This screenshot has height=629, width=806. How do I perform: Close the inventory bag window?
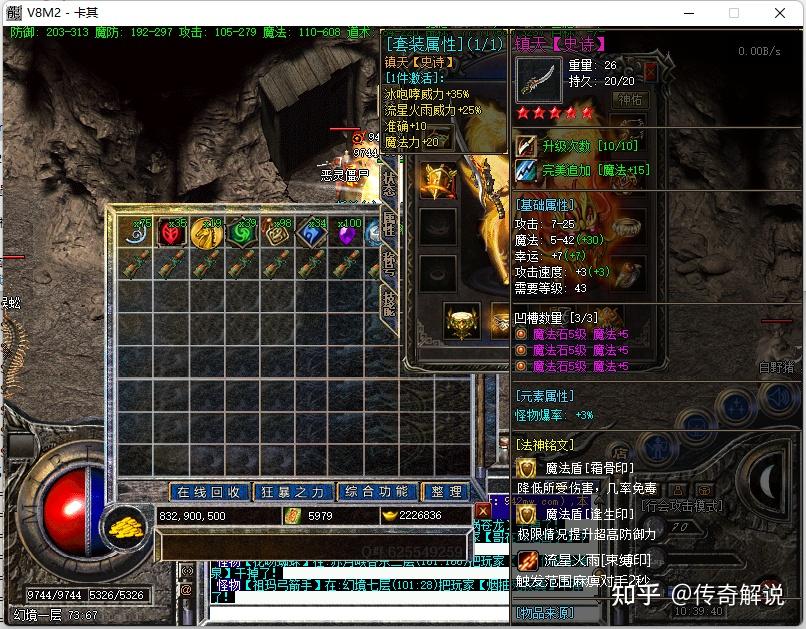coord(483,511)
